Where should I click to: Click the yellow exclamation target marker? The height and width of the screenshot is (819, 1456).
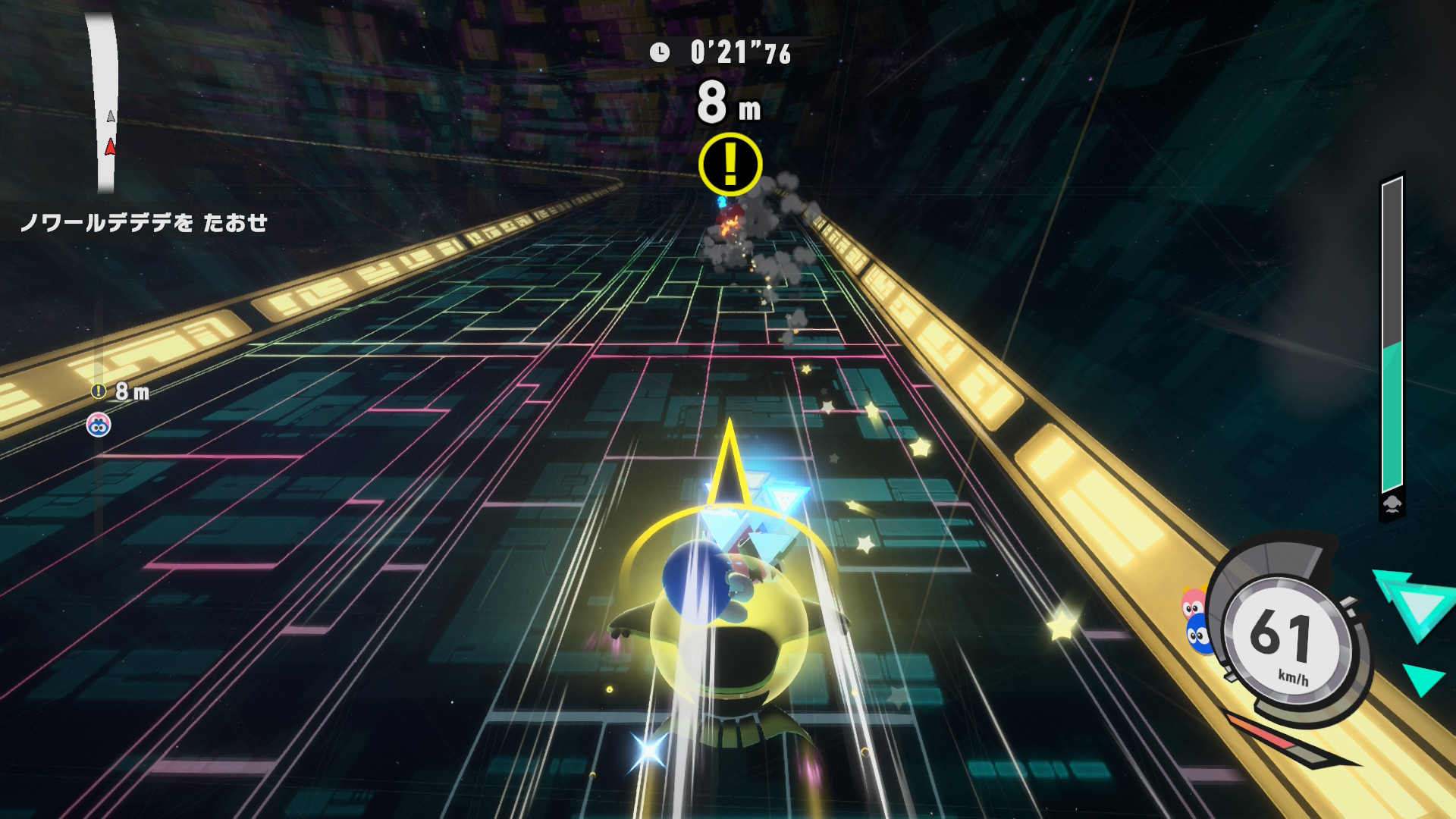coord(730,164)
